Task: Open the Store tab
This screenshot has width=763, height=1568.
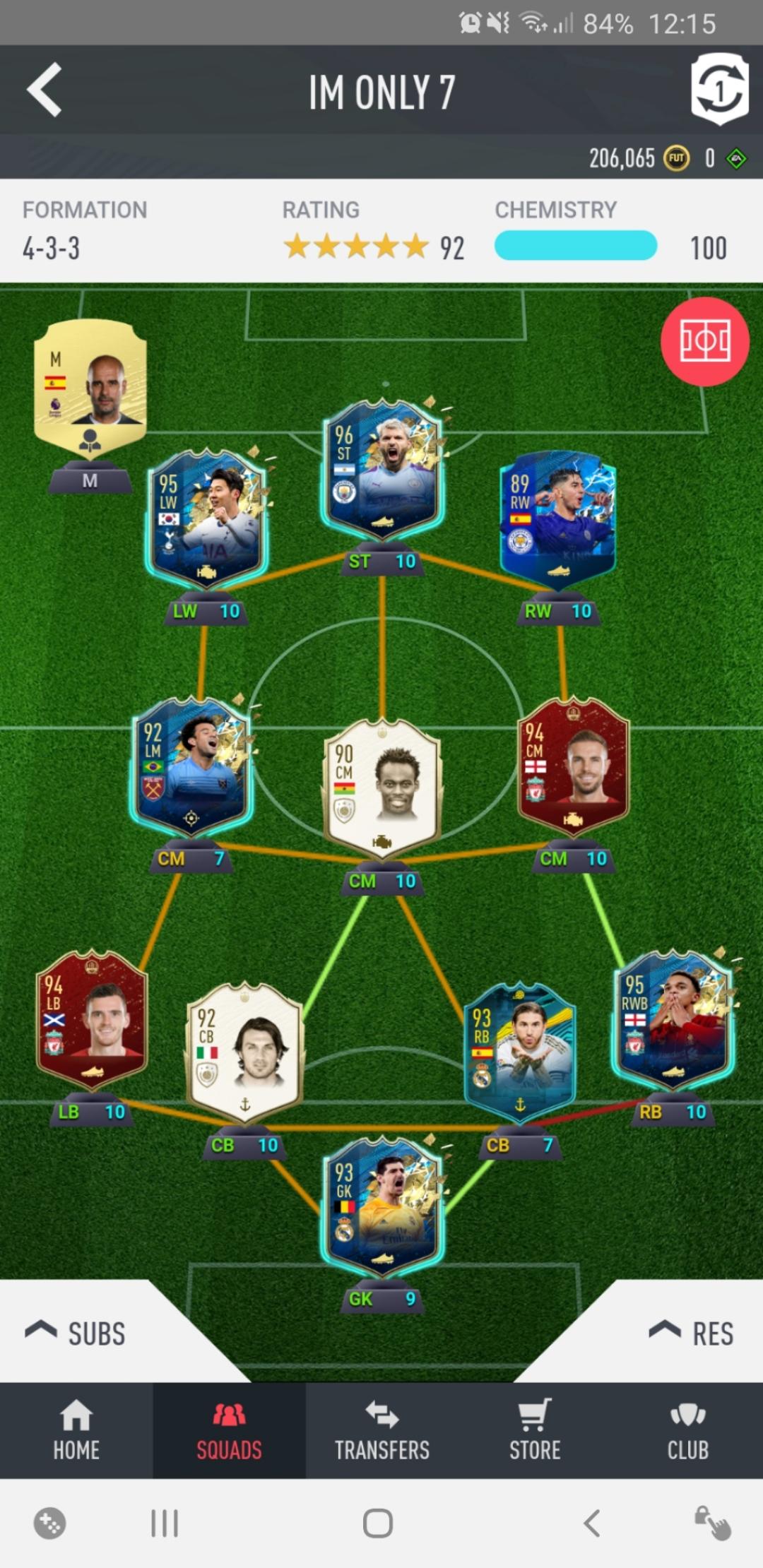Action: click(535, 1430)
